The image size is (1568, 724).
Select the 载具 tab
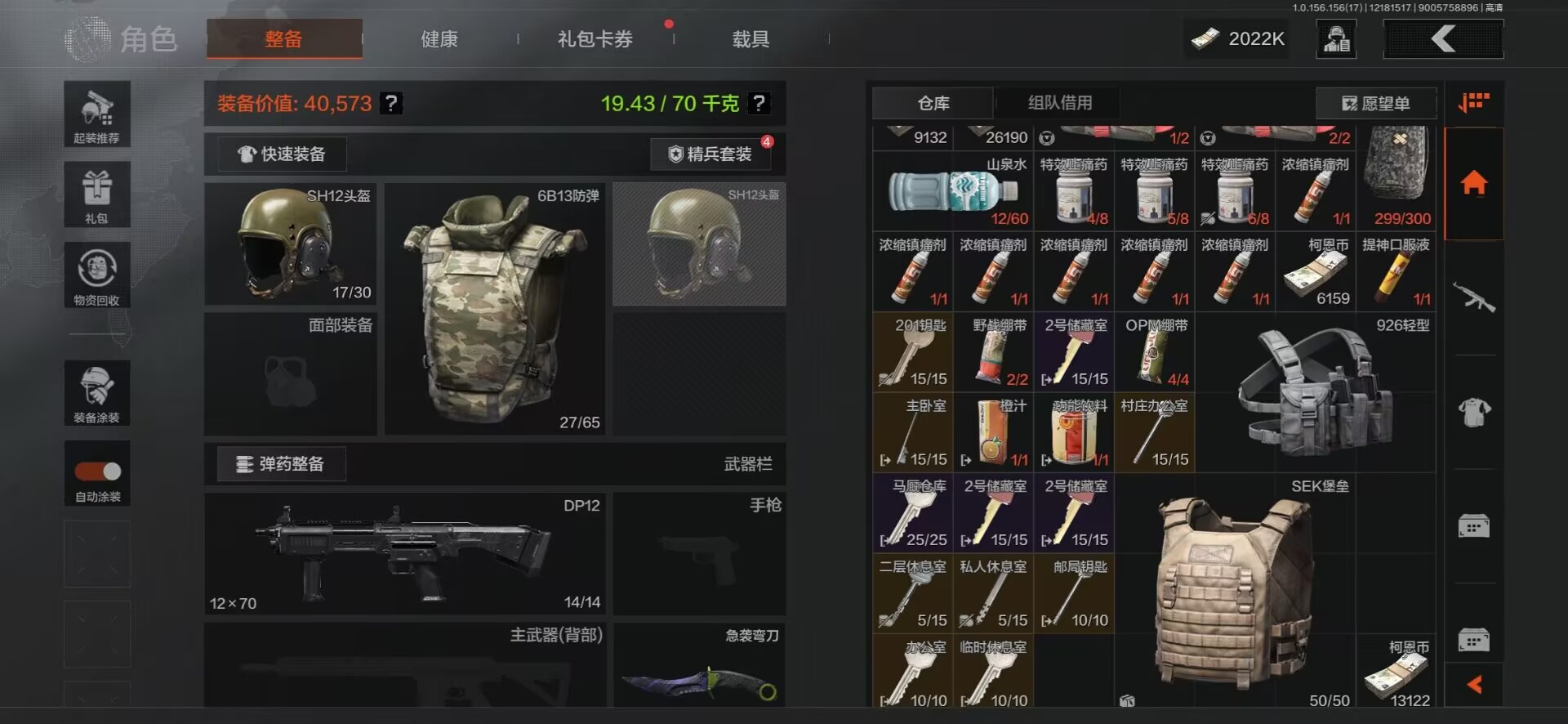coord(751,39)
